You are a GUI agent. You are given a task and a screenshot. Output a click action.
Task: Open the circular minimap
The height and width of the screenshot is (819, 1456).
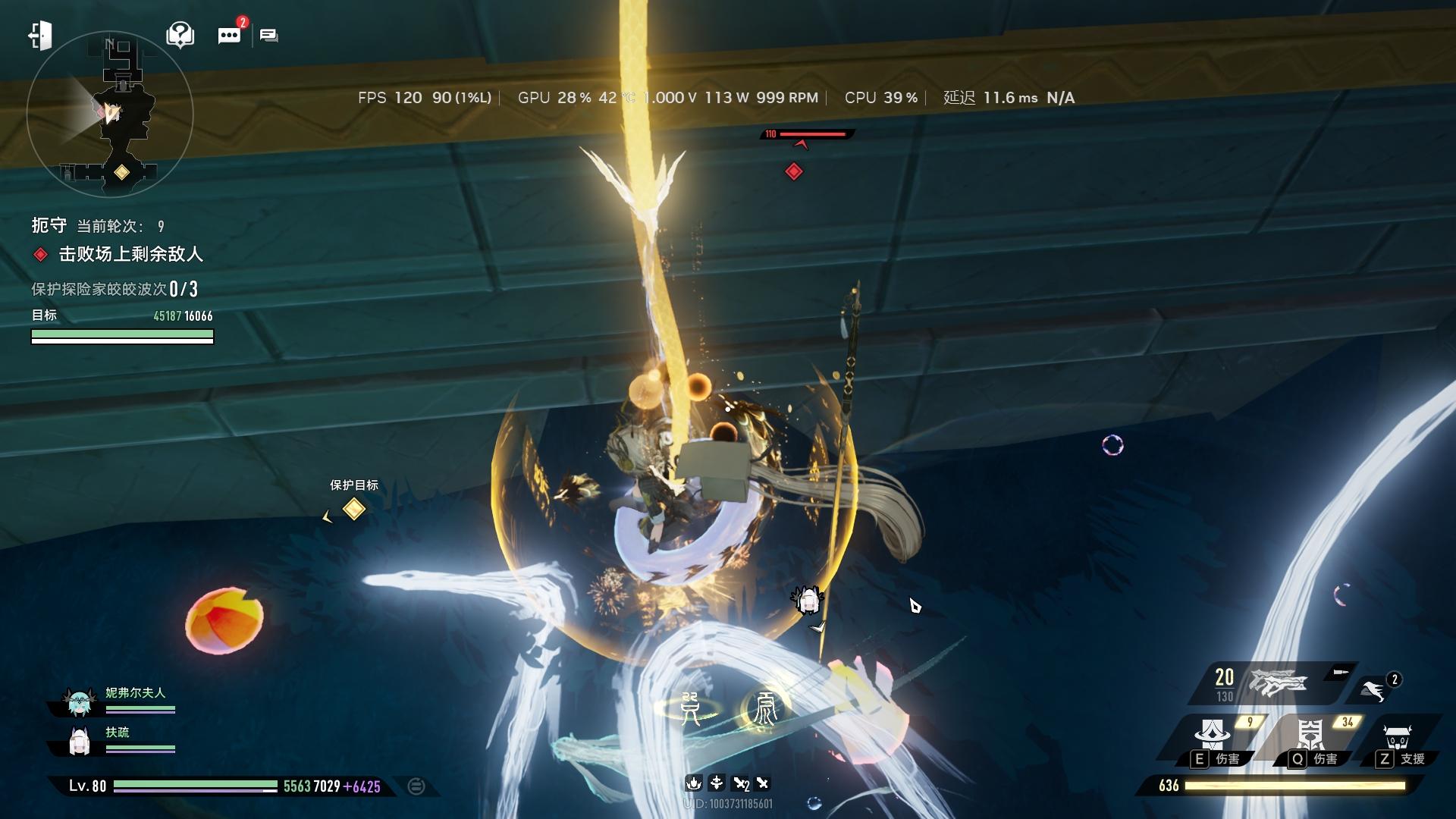110,115
